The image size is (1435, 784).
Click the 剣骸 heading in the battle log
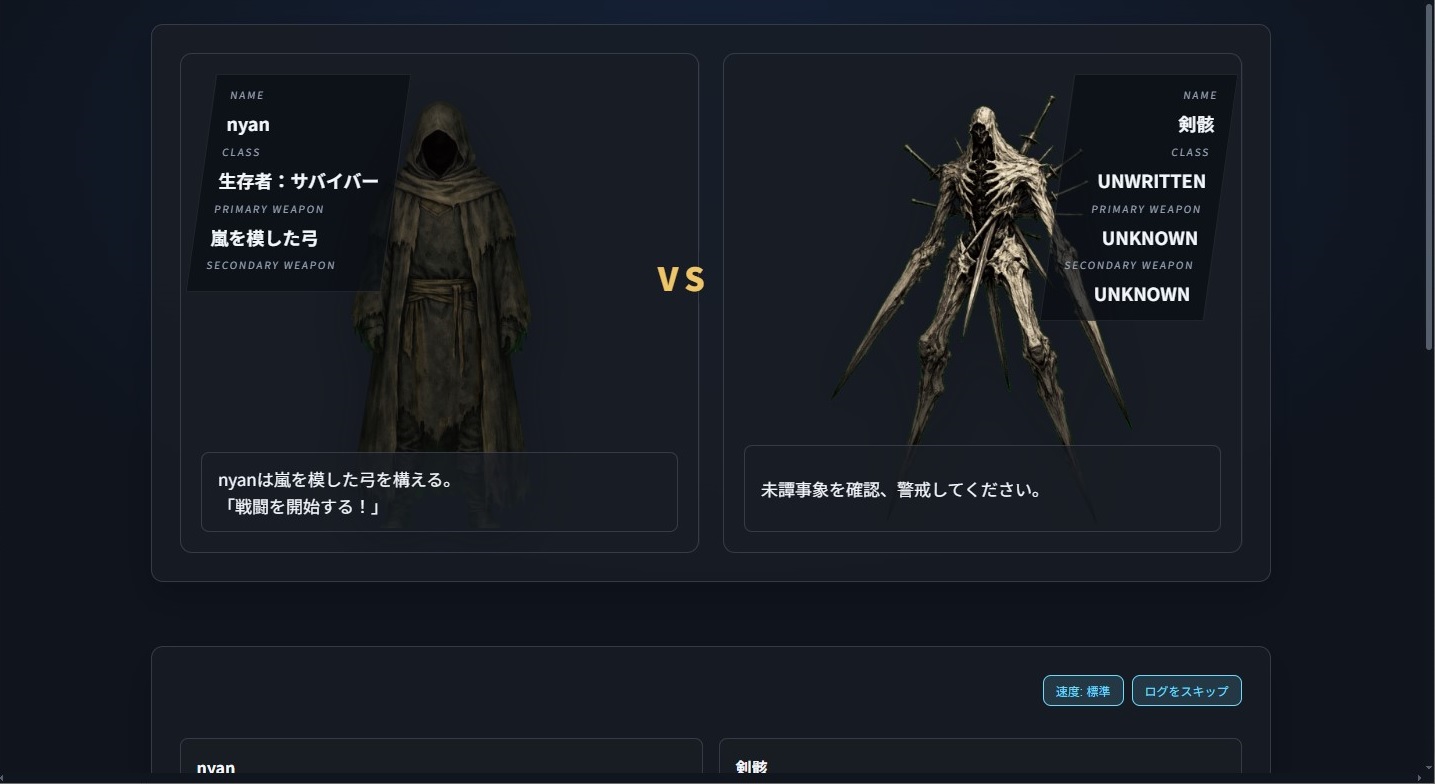[751, 767]
